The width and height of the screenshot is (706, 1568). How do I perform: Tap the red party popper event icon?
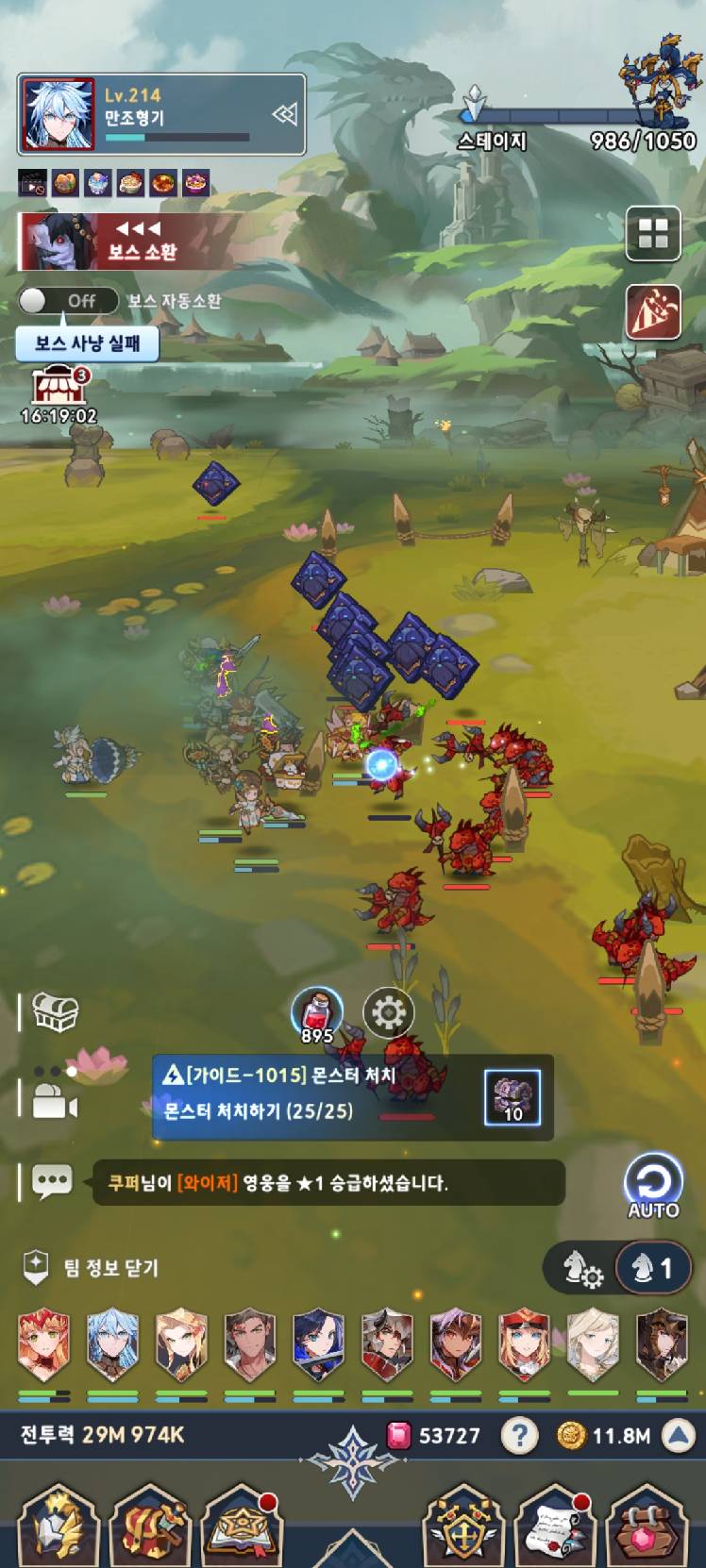coord(653,310)
